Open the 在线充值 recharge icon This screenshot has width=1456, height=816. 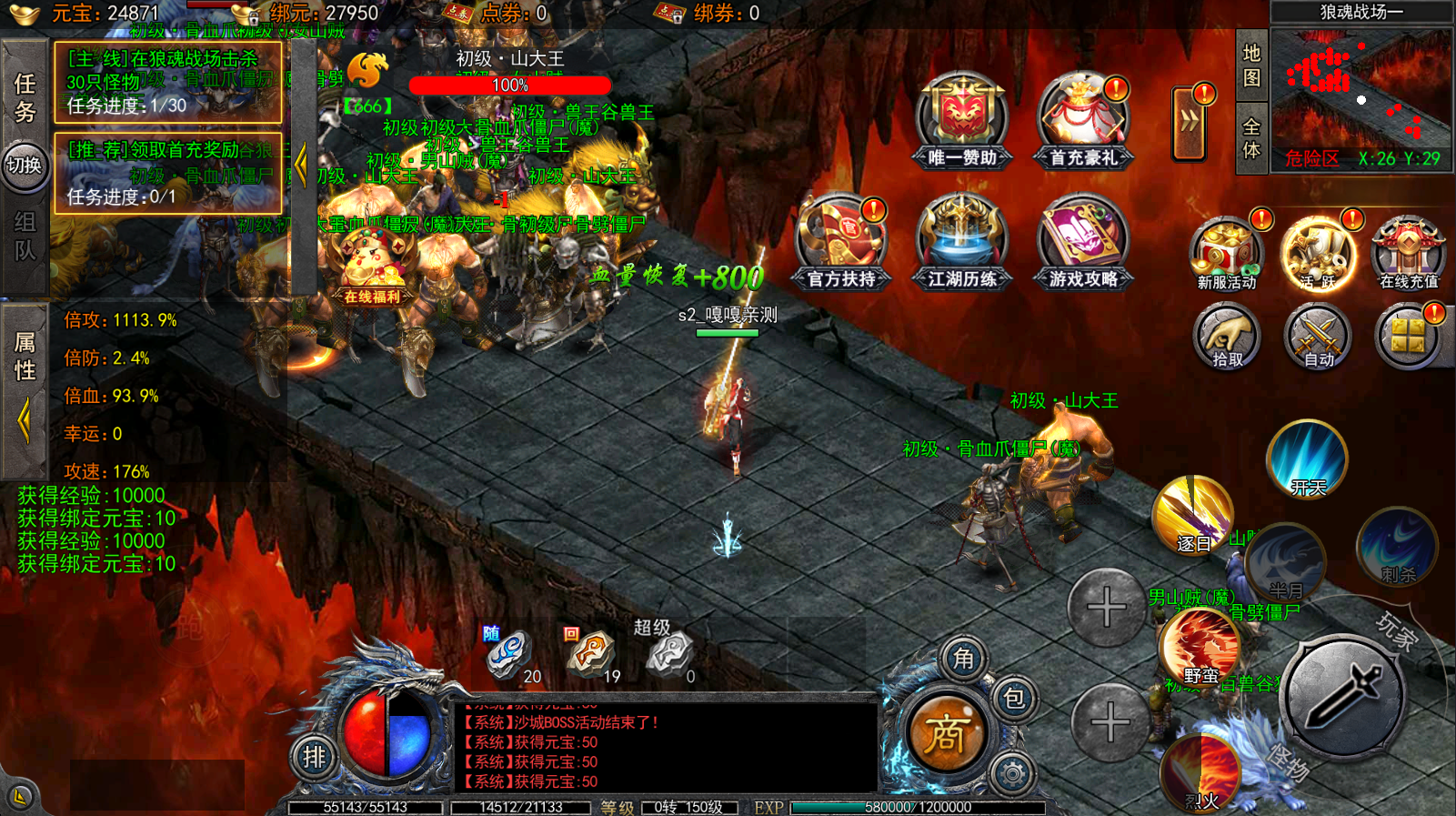1408,254
